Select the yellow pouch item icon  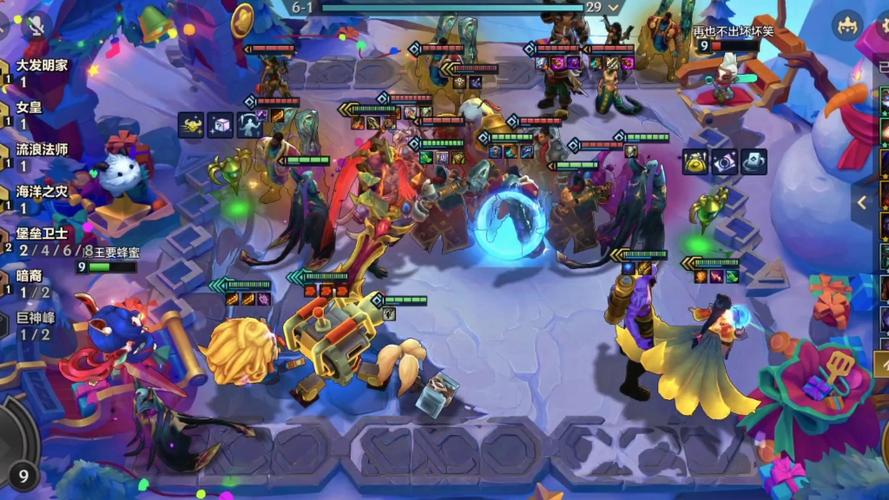tap(696, 161)
